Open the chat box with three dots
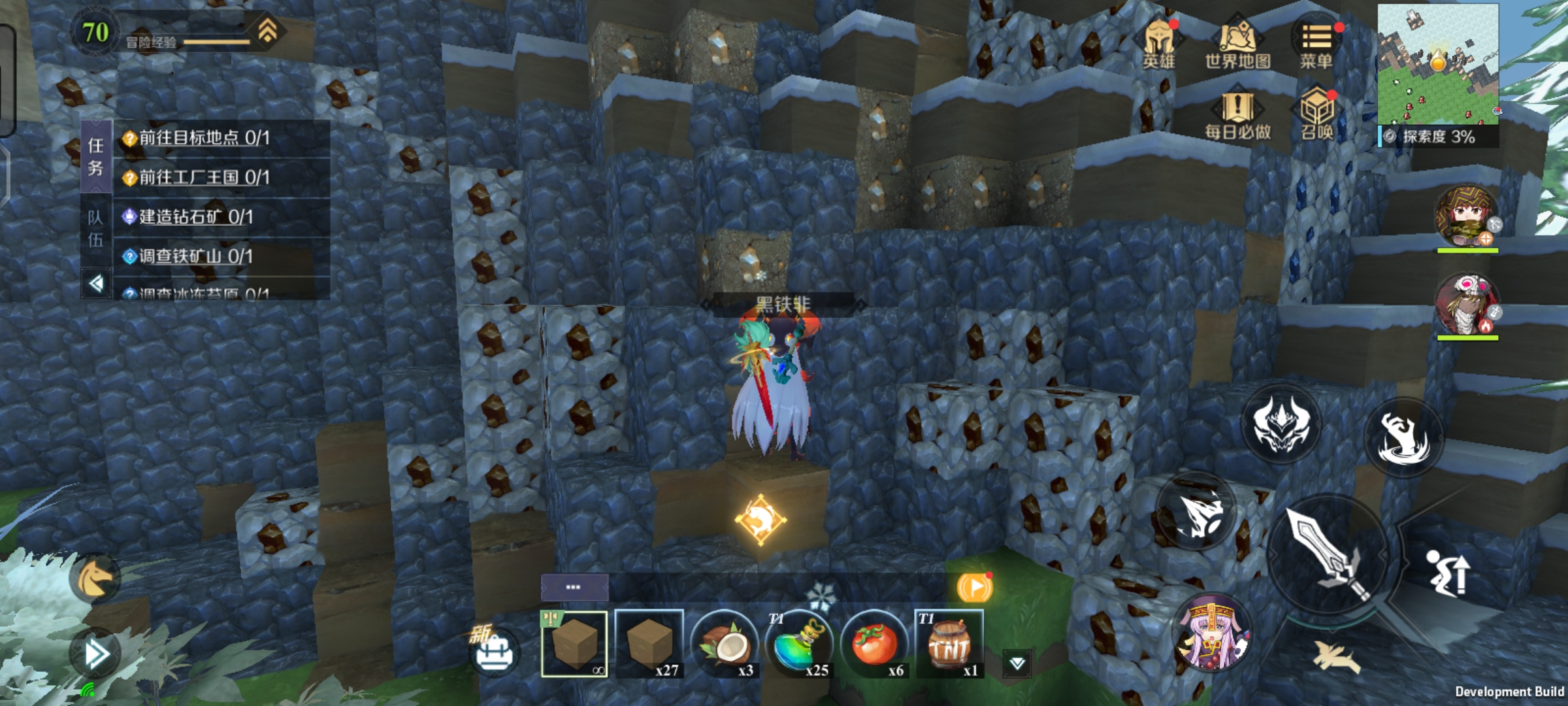Screen dimensions: 1568x706 click(x=574, y=587)
